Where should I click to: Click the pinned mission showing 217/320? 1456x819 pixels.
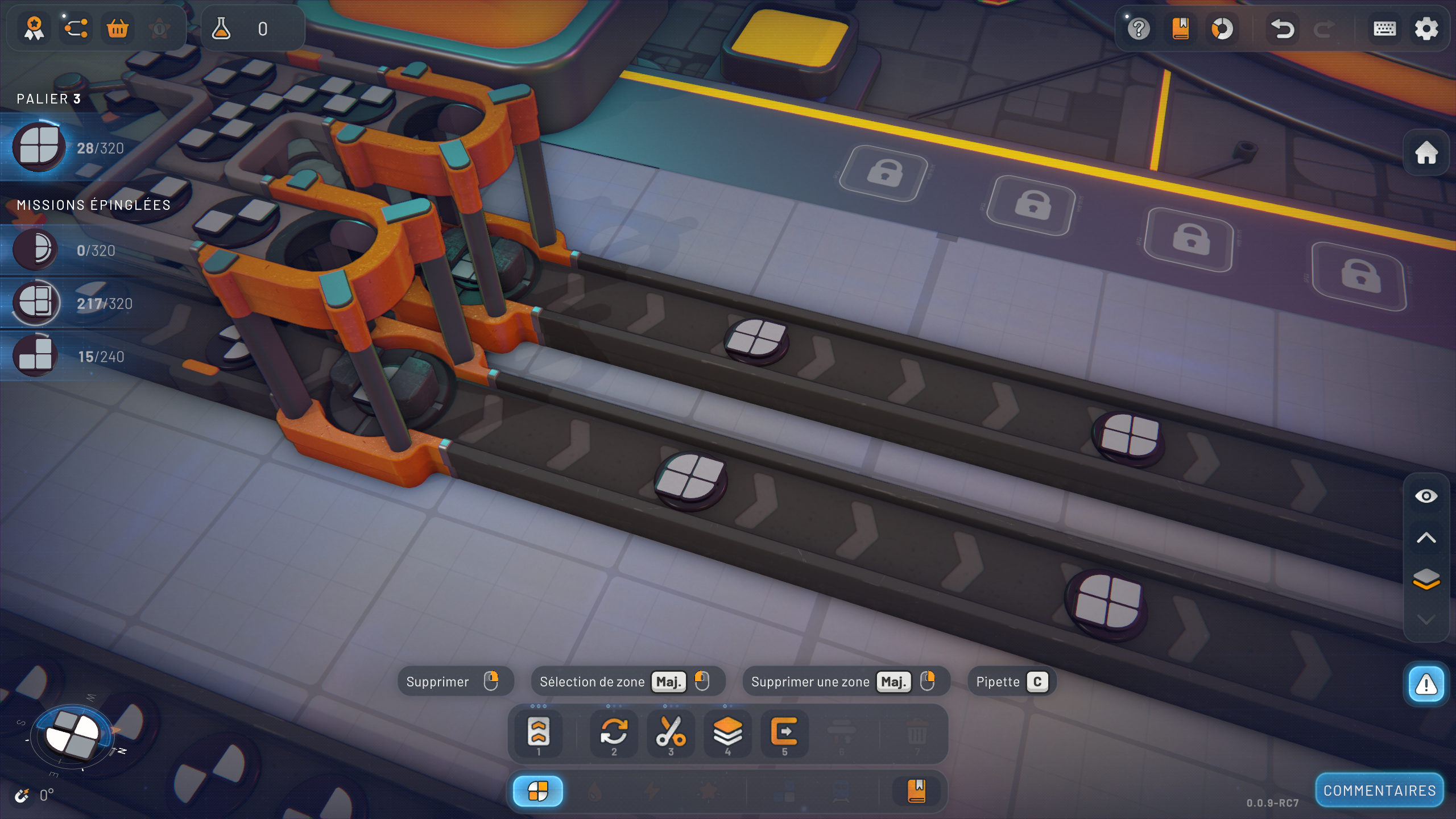click(x=74, y=303)
